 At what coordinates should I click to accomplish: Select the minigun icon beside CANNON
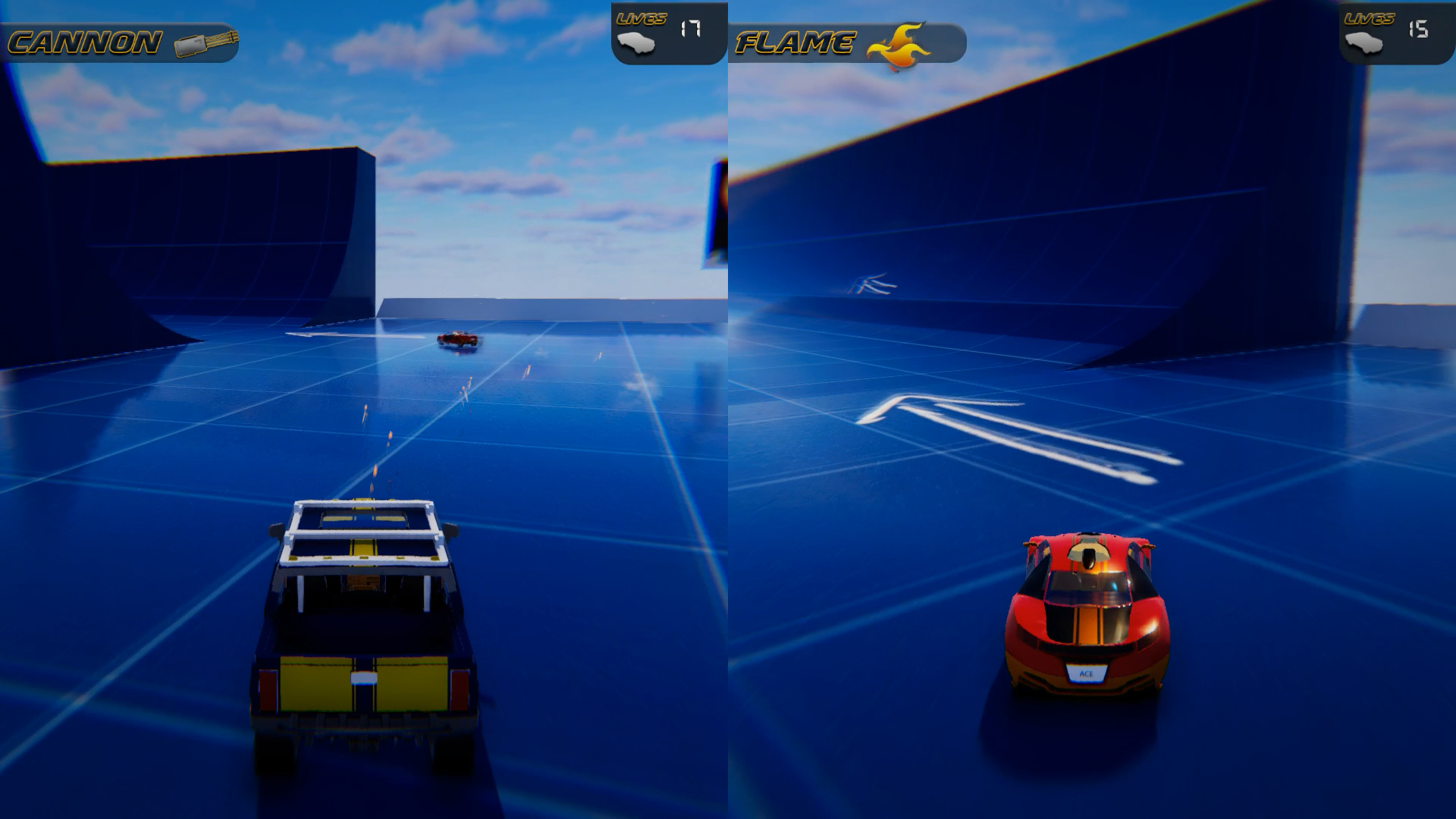tap(205, 42)
